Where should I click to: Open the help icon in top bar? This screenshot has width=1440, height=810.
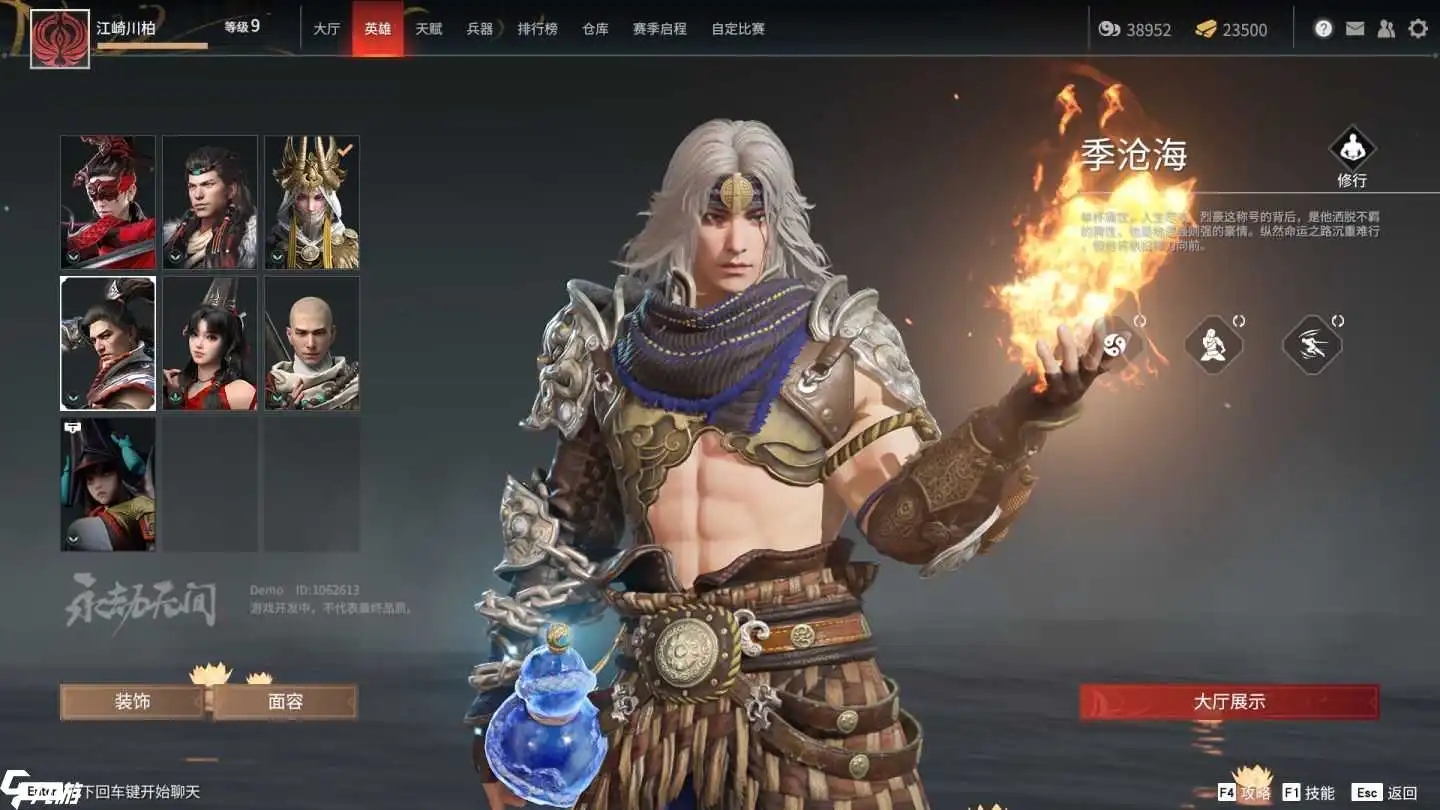pos(1323,28)
